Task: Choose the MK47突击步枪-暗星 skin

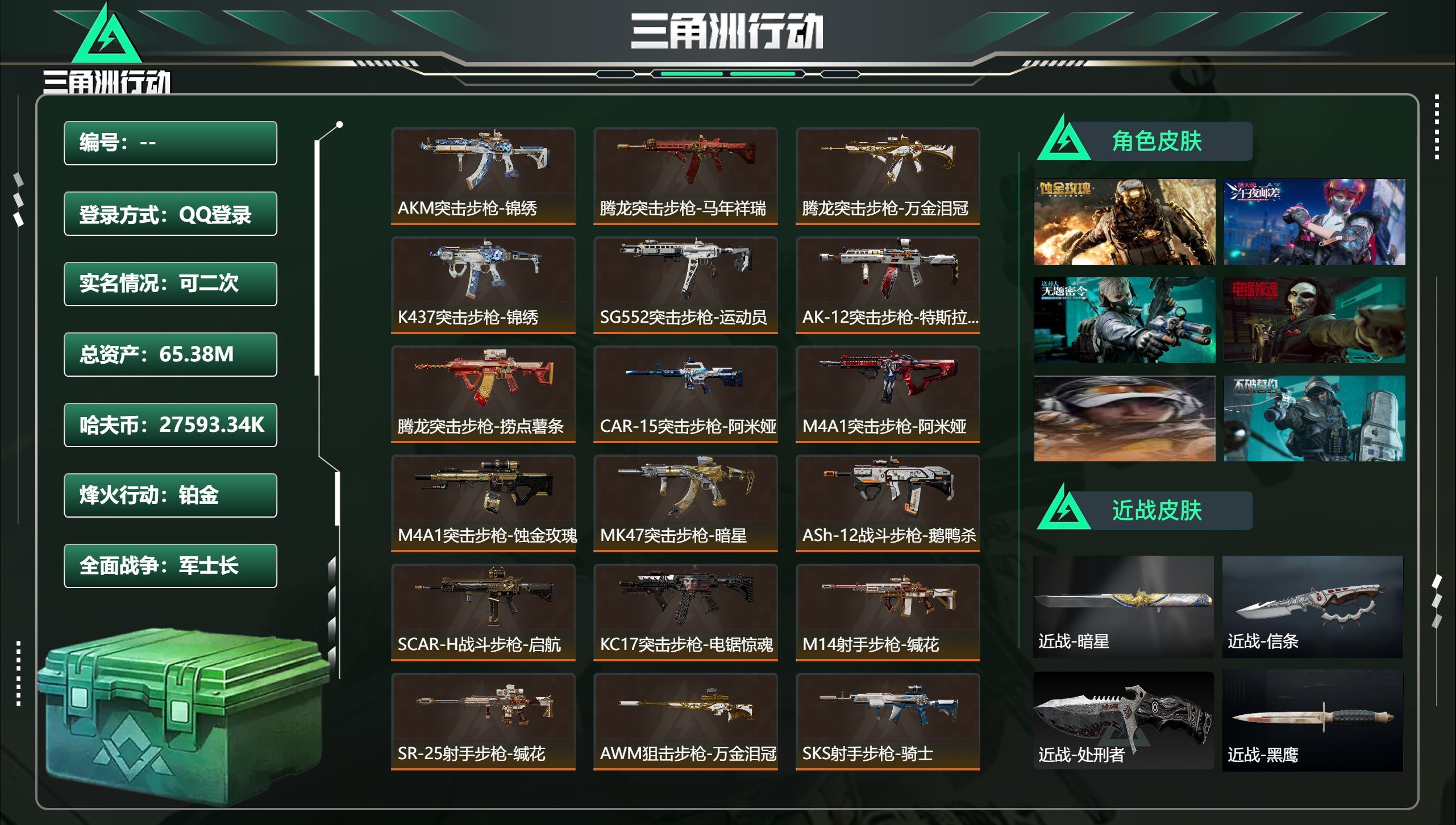Action: coord(685,503)
